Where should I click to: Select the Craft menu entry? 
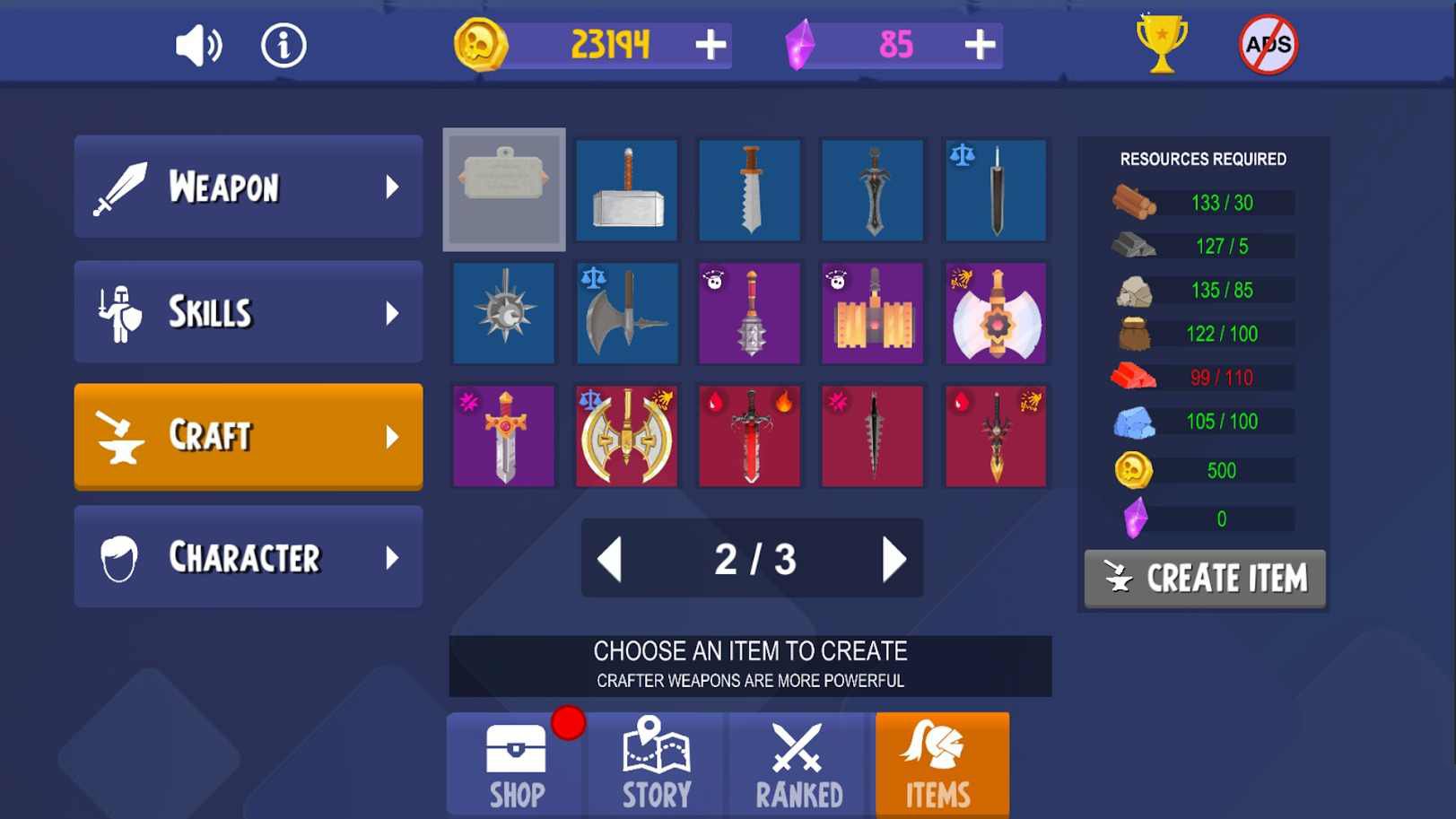point(248,436)
